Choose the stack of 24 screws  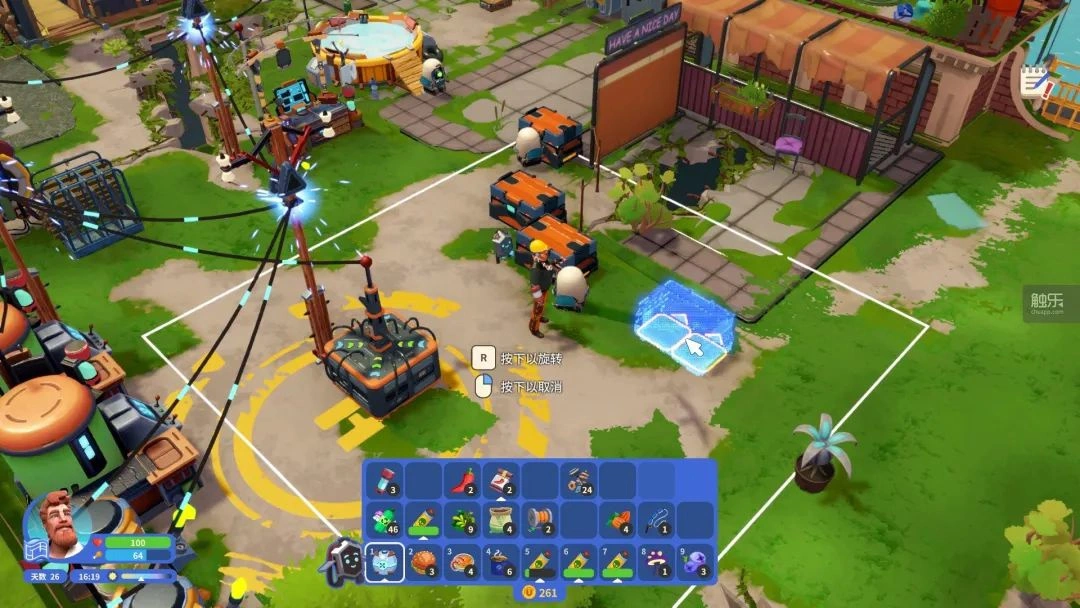coord(578,480)
